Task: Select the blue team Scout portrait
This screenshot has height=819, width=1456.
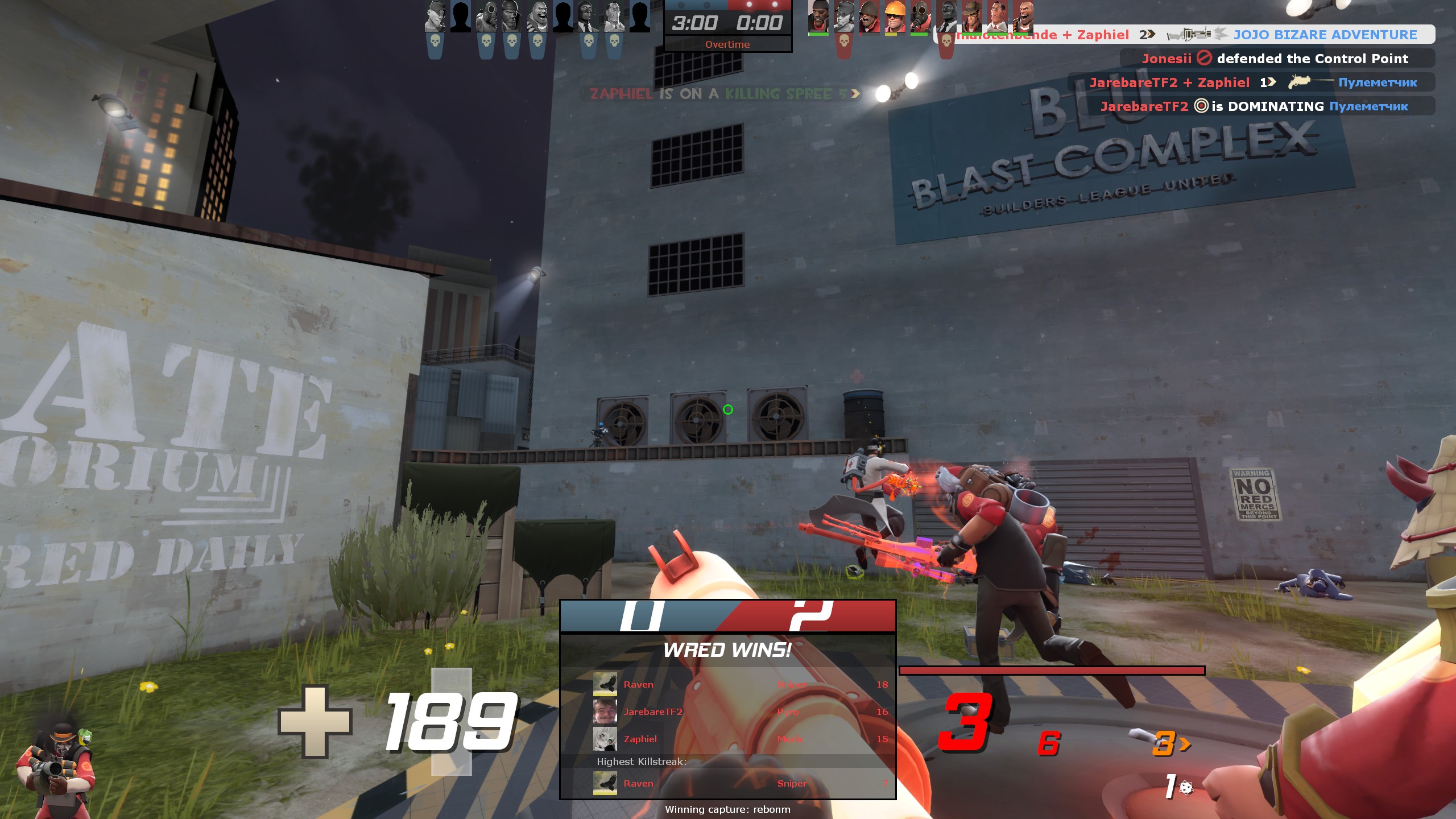Action: [x=435, y=16]
